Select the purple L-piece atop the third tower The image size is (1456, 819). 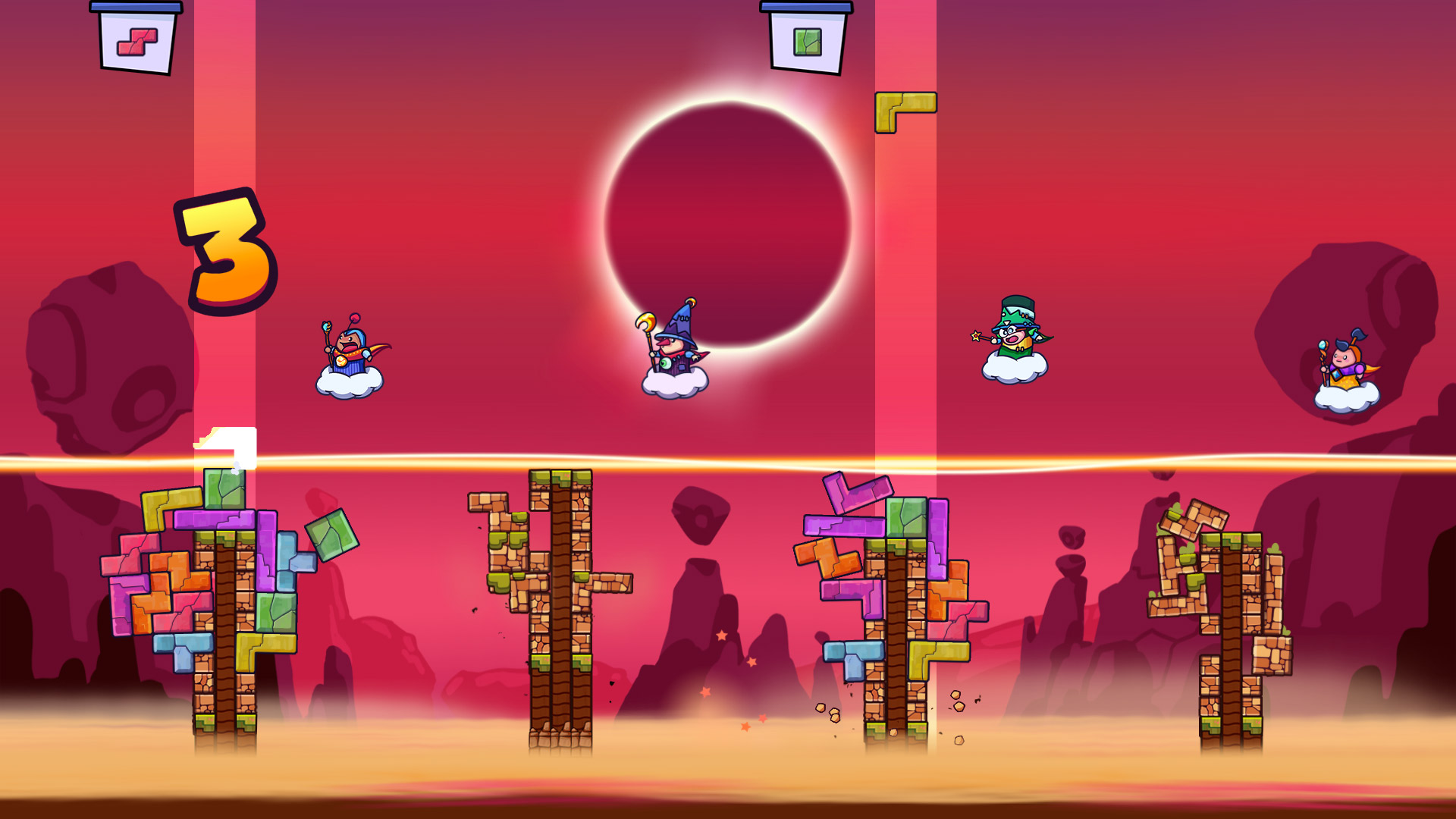849,493
